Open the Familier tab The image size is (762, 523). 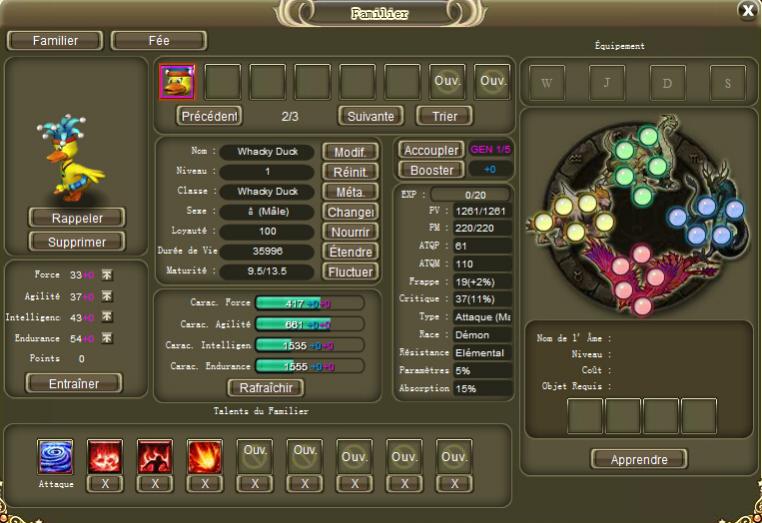(x=55, y=41)
